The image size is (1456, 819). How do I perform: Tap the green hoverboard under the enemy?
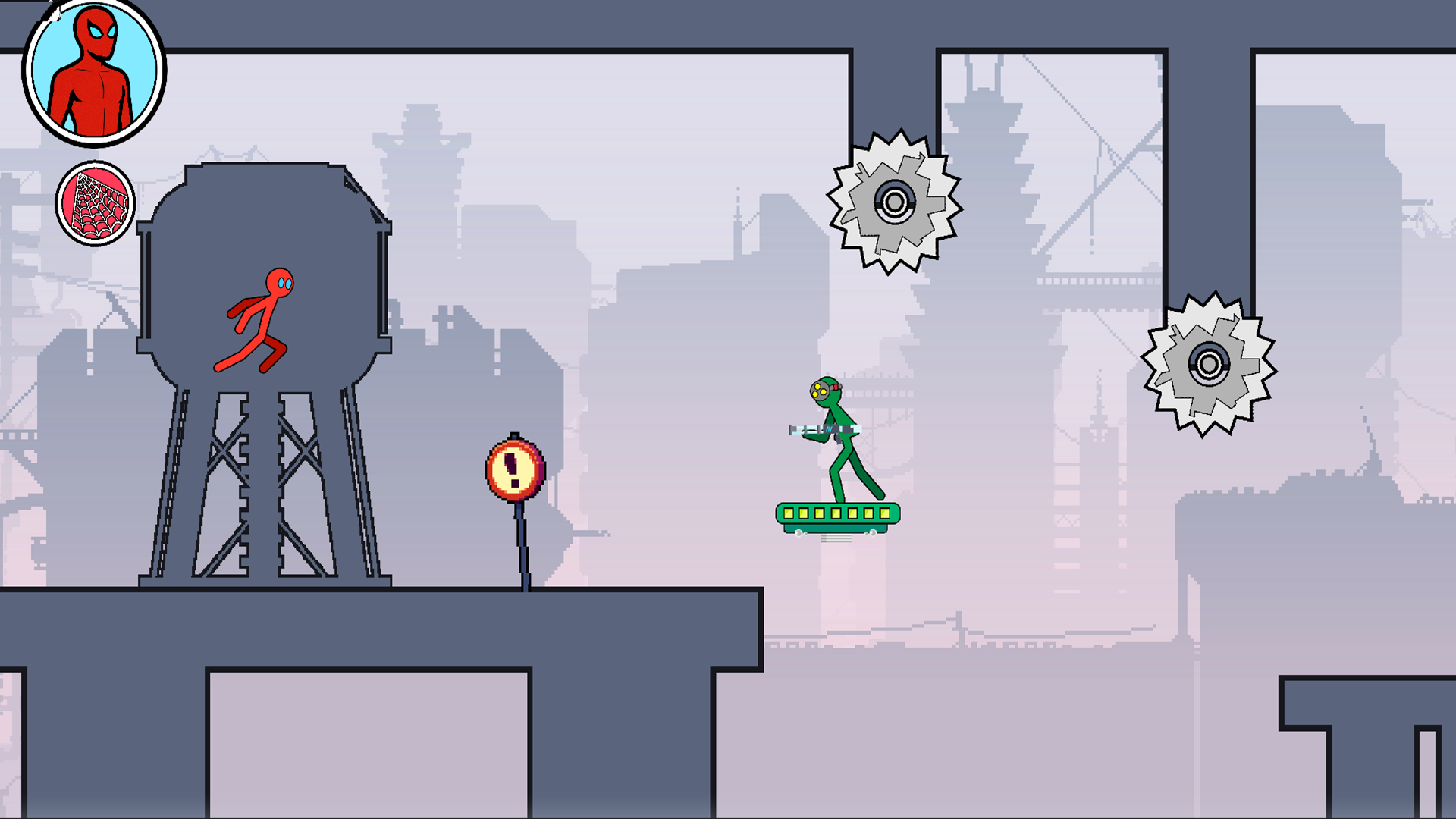coord(836,518)
